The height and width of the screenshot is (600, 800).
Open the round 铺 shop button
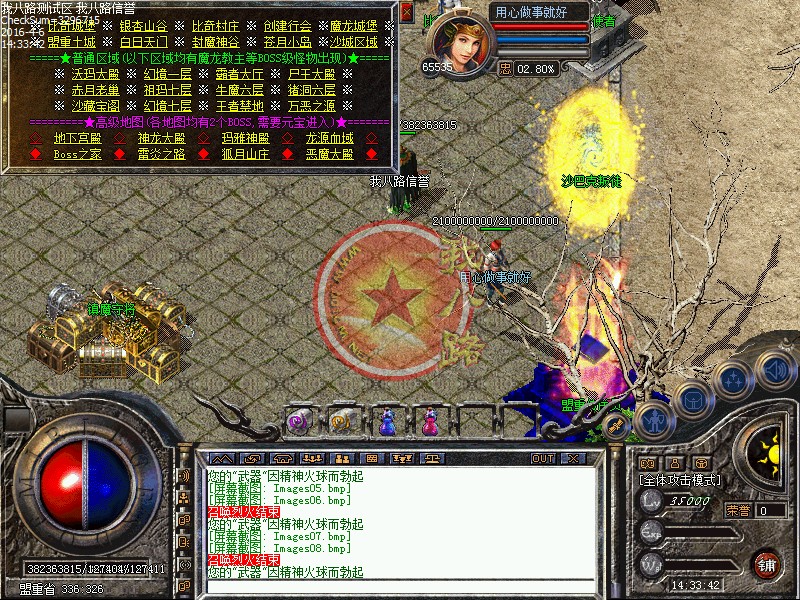point(766,562)
